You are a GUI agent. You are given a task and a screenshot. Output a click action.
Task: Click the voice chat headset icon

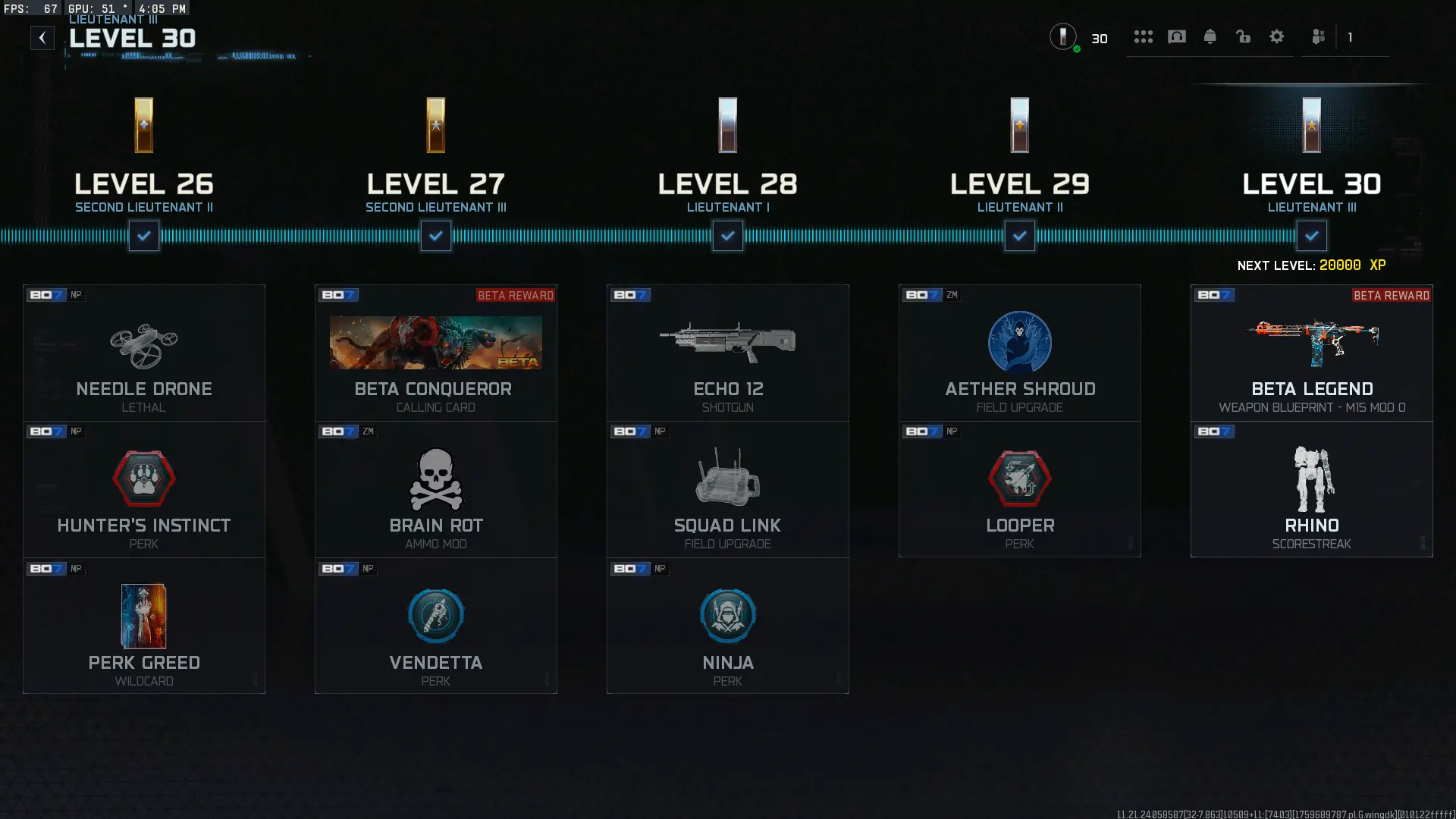coord(1177,36)
